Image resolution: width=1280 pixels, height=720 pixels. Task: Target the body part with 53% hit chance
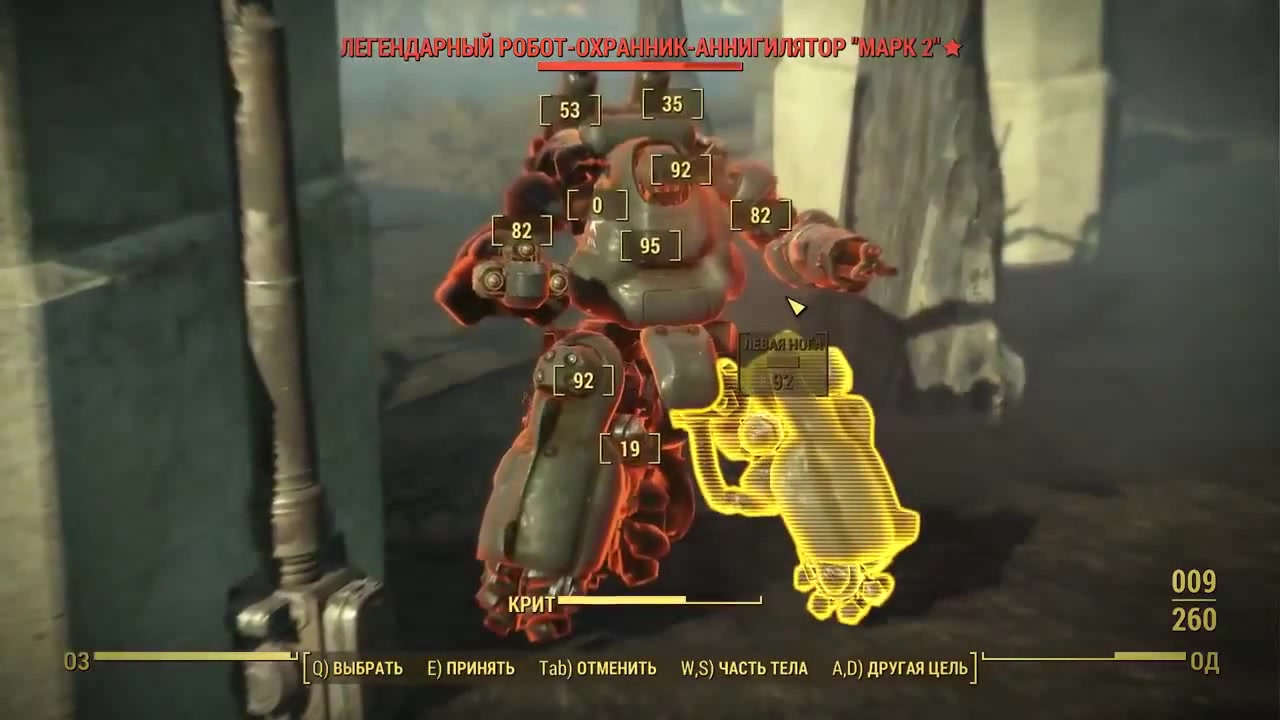click(570, 110)
